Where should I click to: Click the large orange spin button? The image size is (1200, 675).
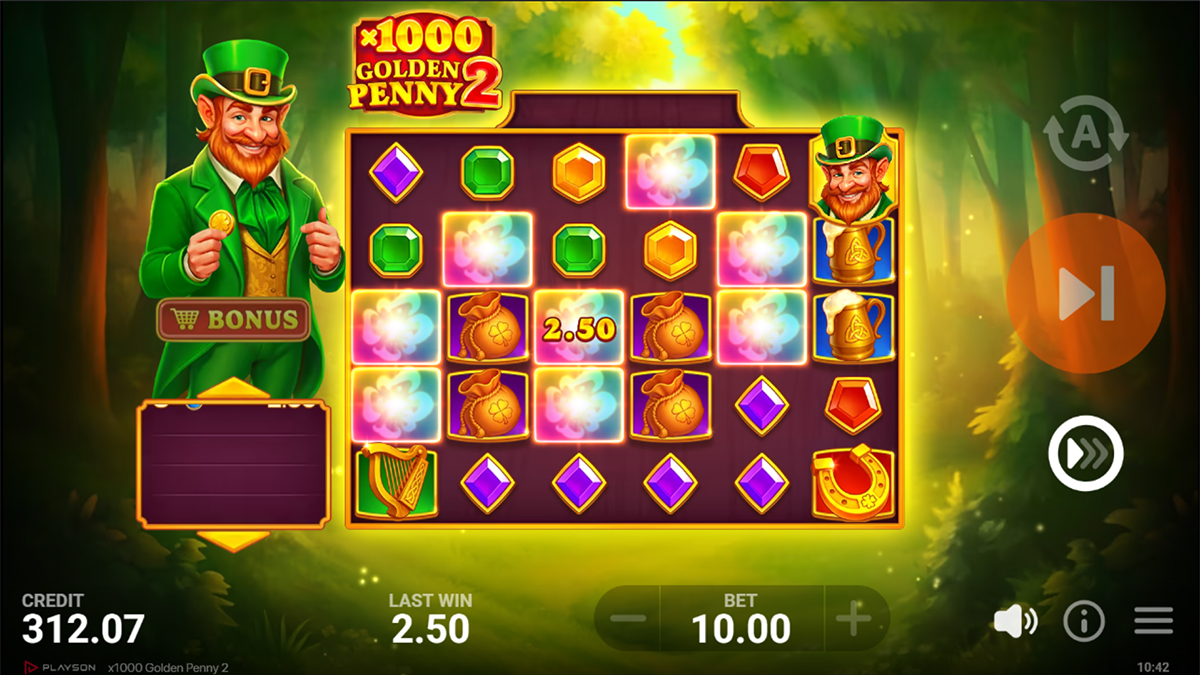pos(1086,293)
